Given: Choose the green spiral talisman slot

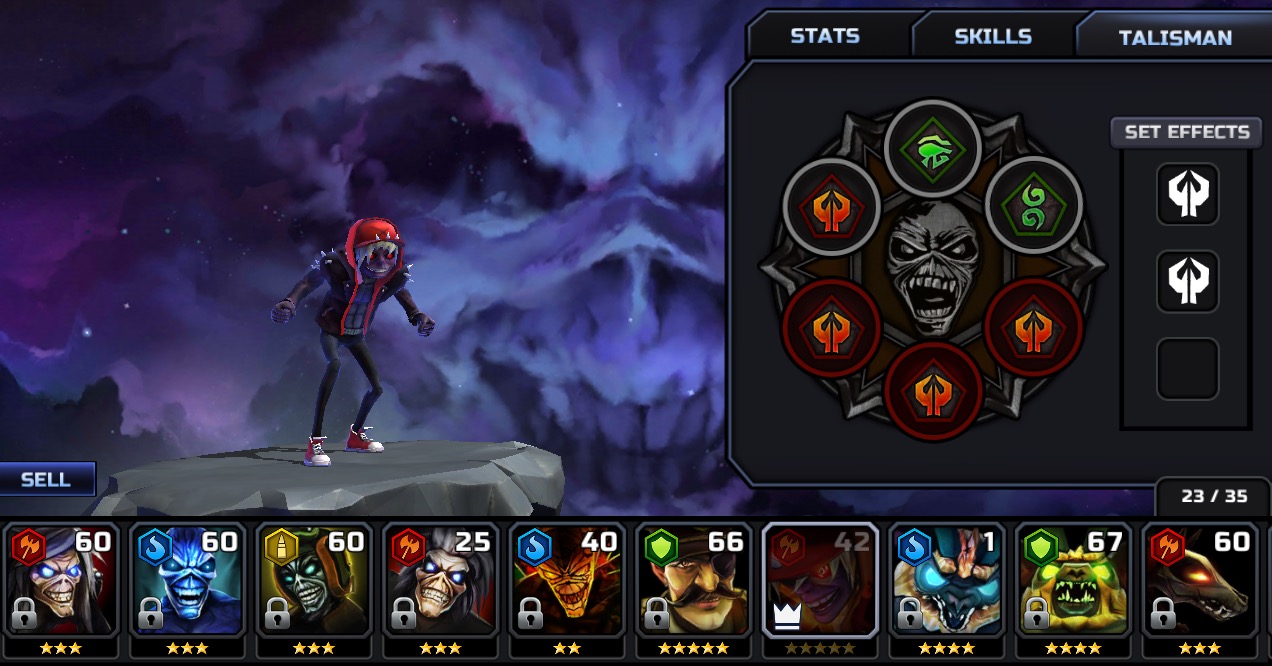Looking at the screenshot, I should (1034, 207).
